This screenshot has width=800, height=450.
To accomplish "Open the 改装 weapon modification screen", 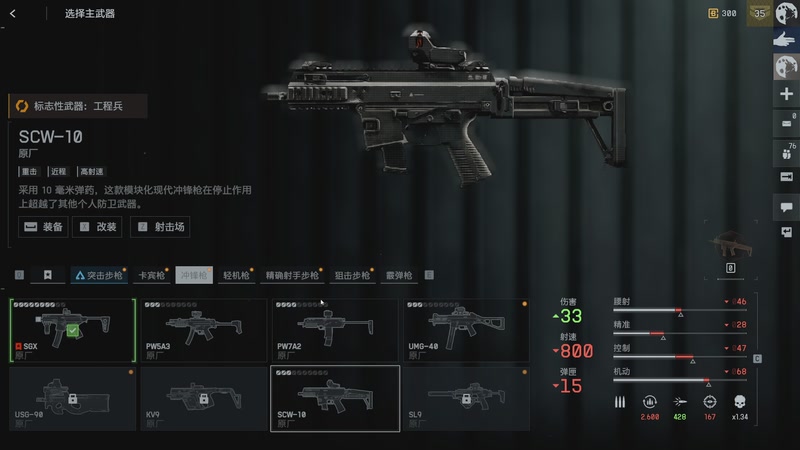I will [x=98, y=227].
